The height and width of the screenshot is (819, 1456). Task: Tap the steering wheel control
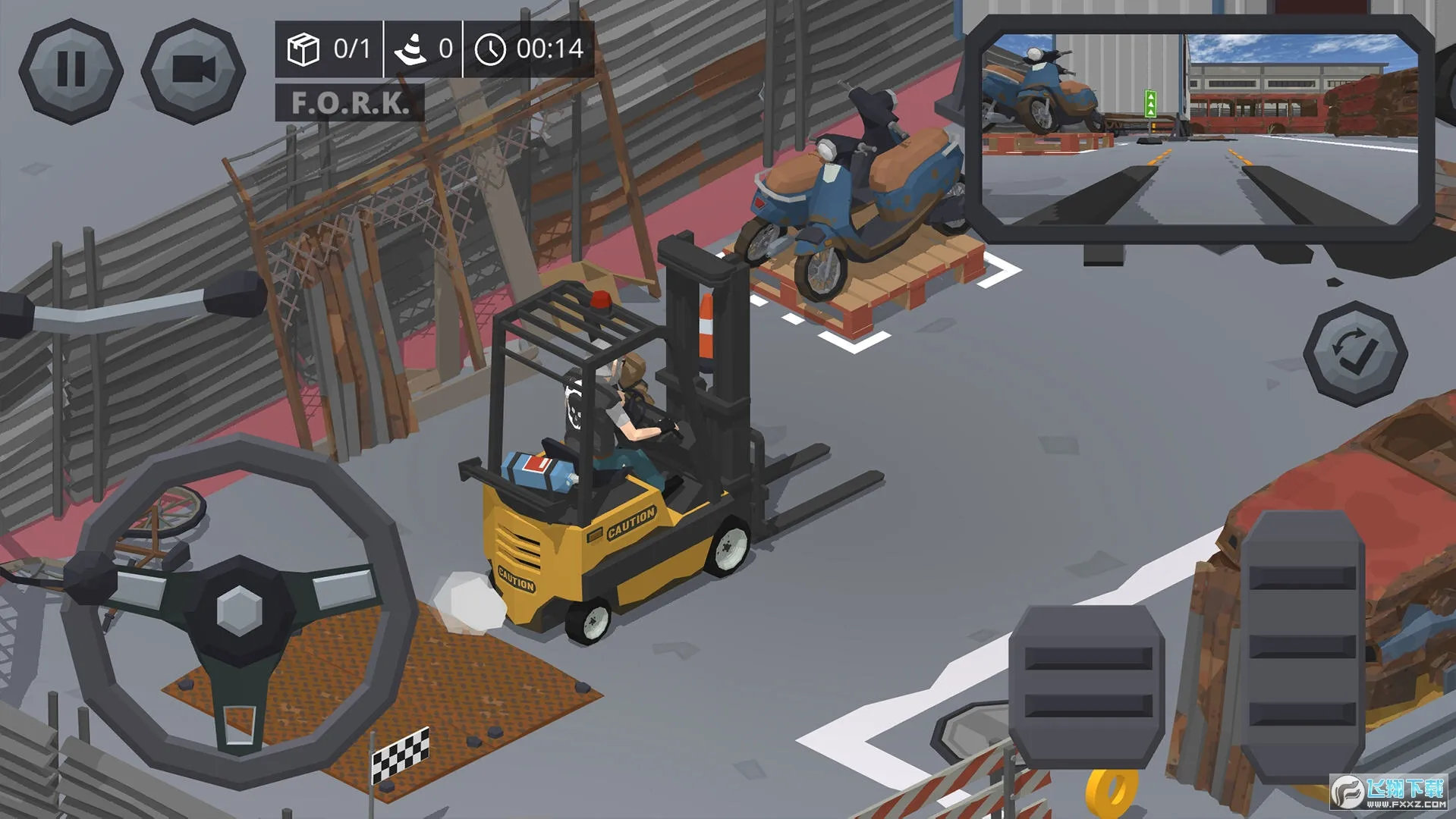(x=239, y=610)
